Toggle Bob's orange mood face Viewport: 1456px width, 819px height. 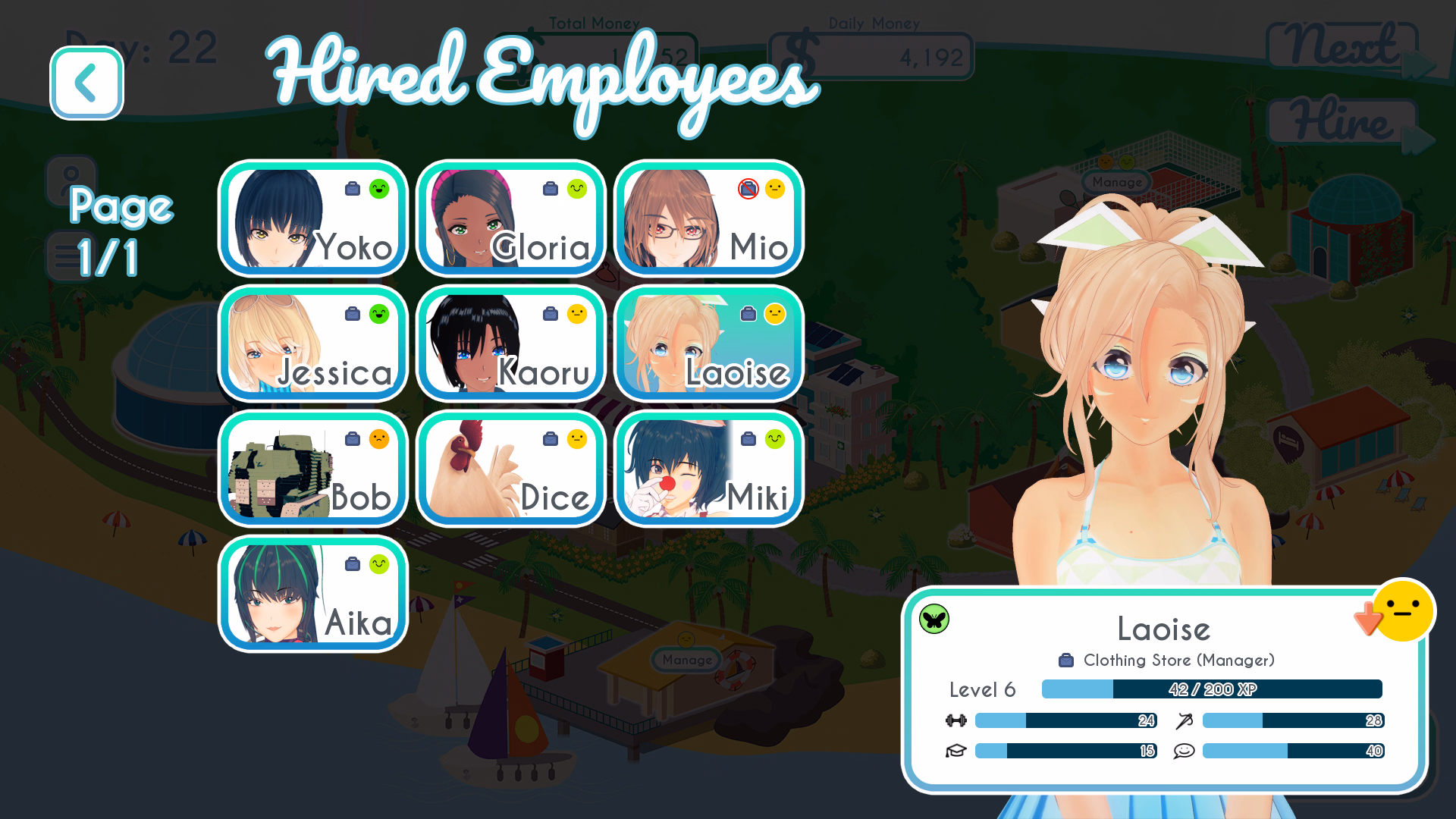coord(379,439)
